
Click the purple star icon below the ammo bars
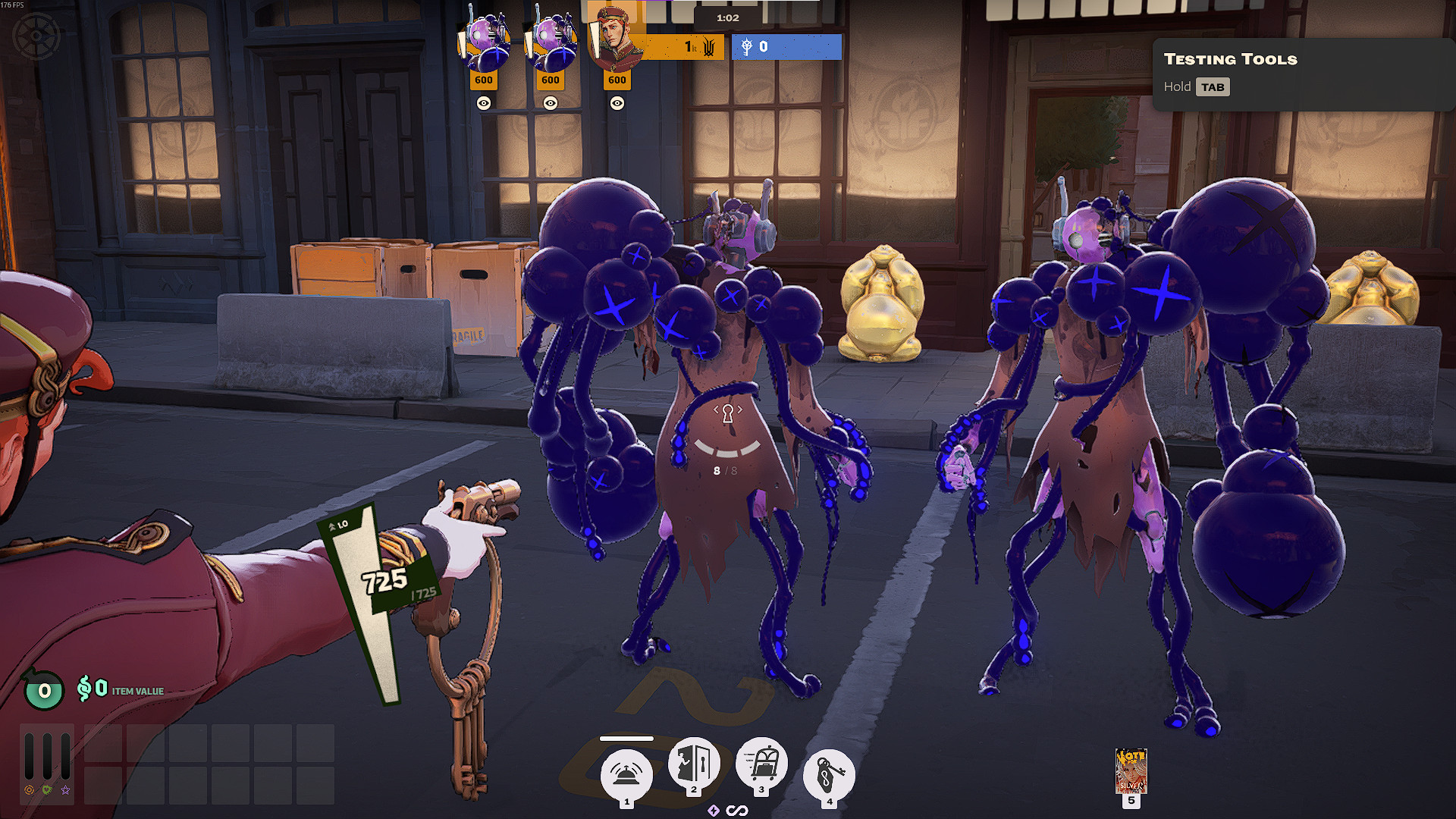click(x=65, y=789)
